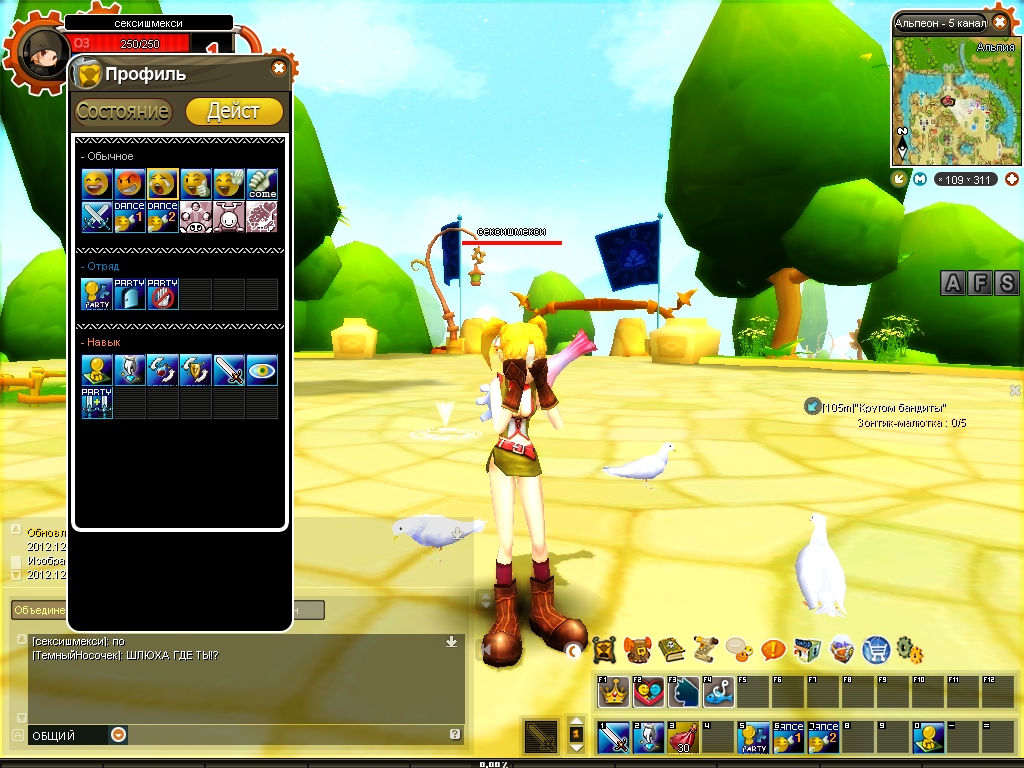Select the party leave door icon
Image resolution: width=1024 pixels, height=768 pixels.
[130, 294]
